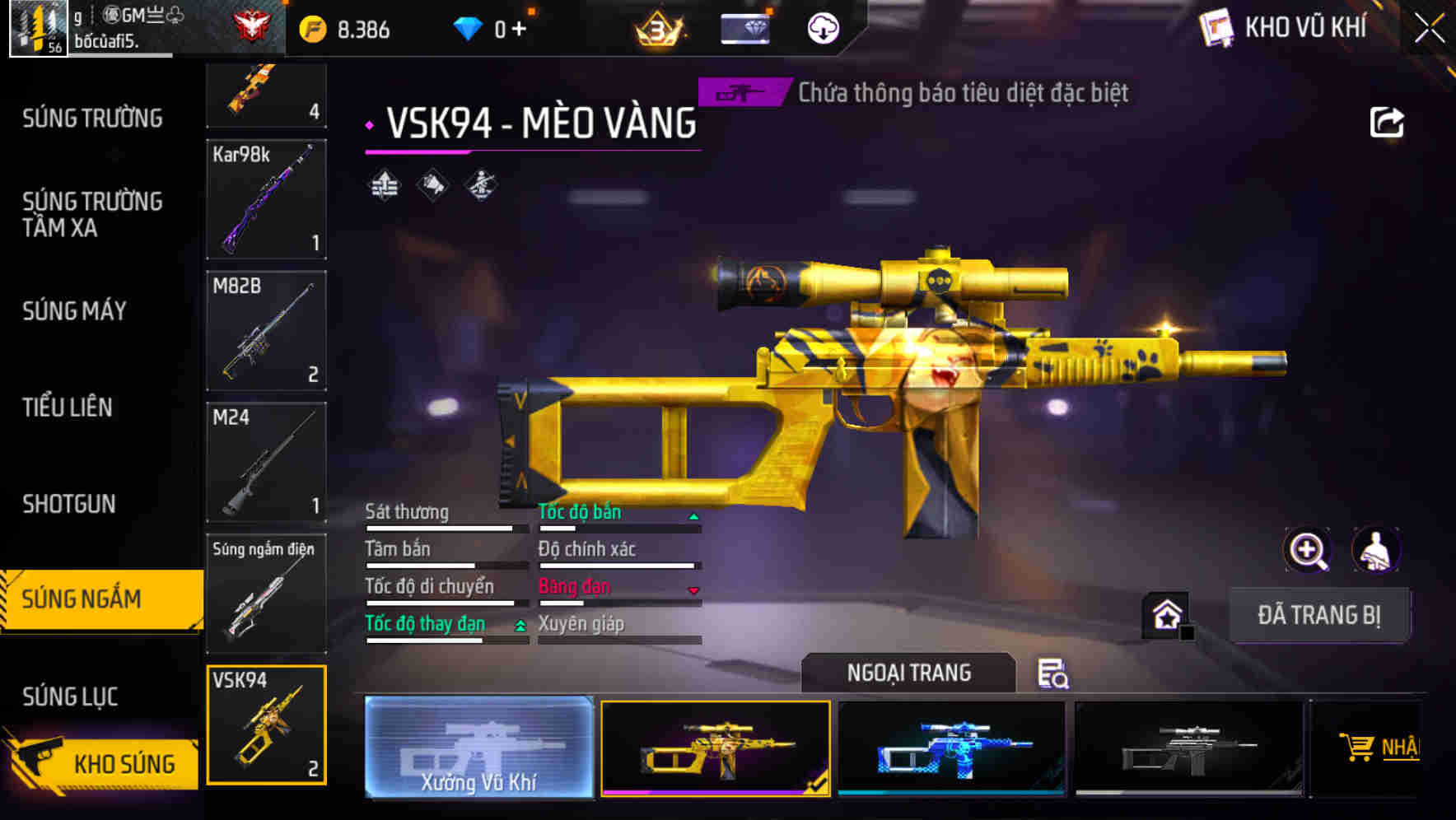
Task: Open the zoom magnifier icon near the weapon
Action: pyautogui.click(x=1306, y=550)
